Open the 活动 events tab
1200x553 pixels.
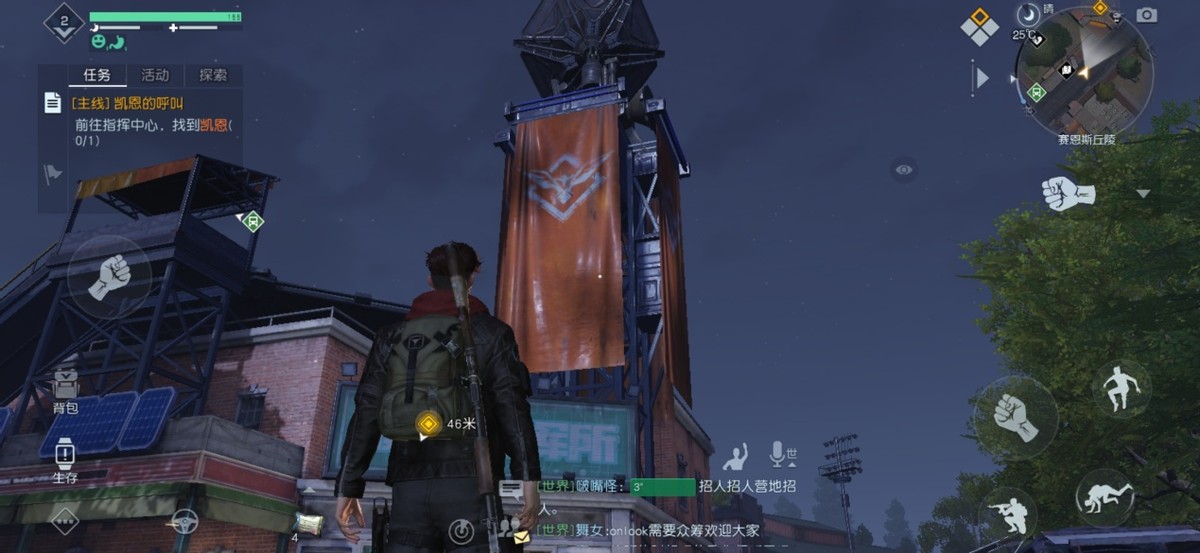point(155,75)
